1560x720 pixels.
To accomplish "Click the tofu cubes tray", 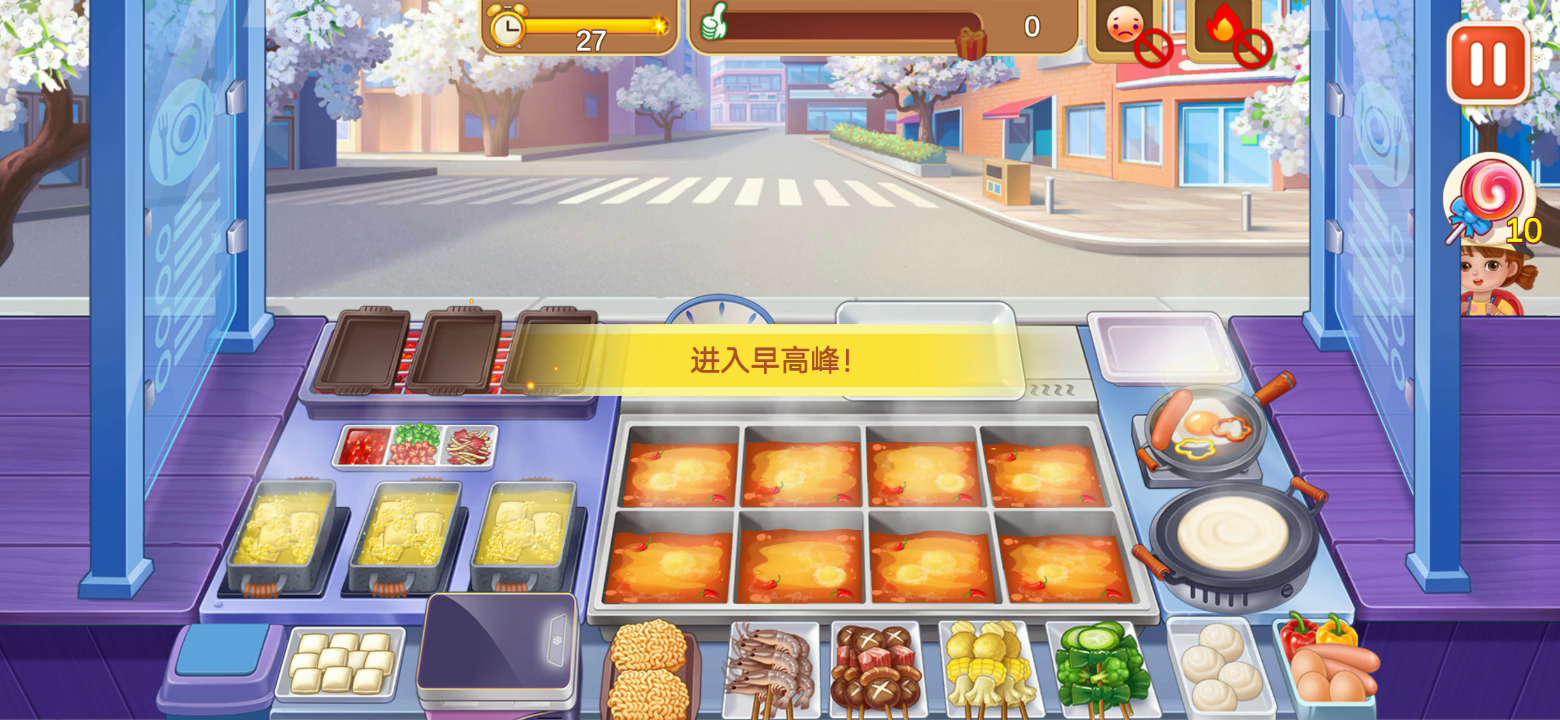I will [x=340, y=660].
